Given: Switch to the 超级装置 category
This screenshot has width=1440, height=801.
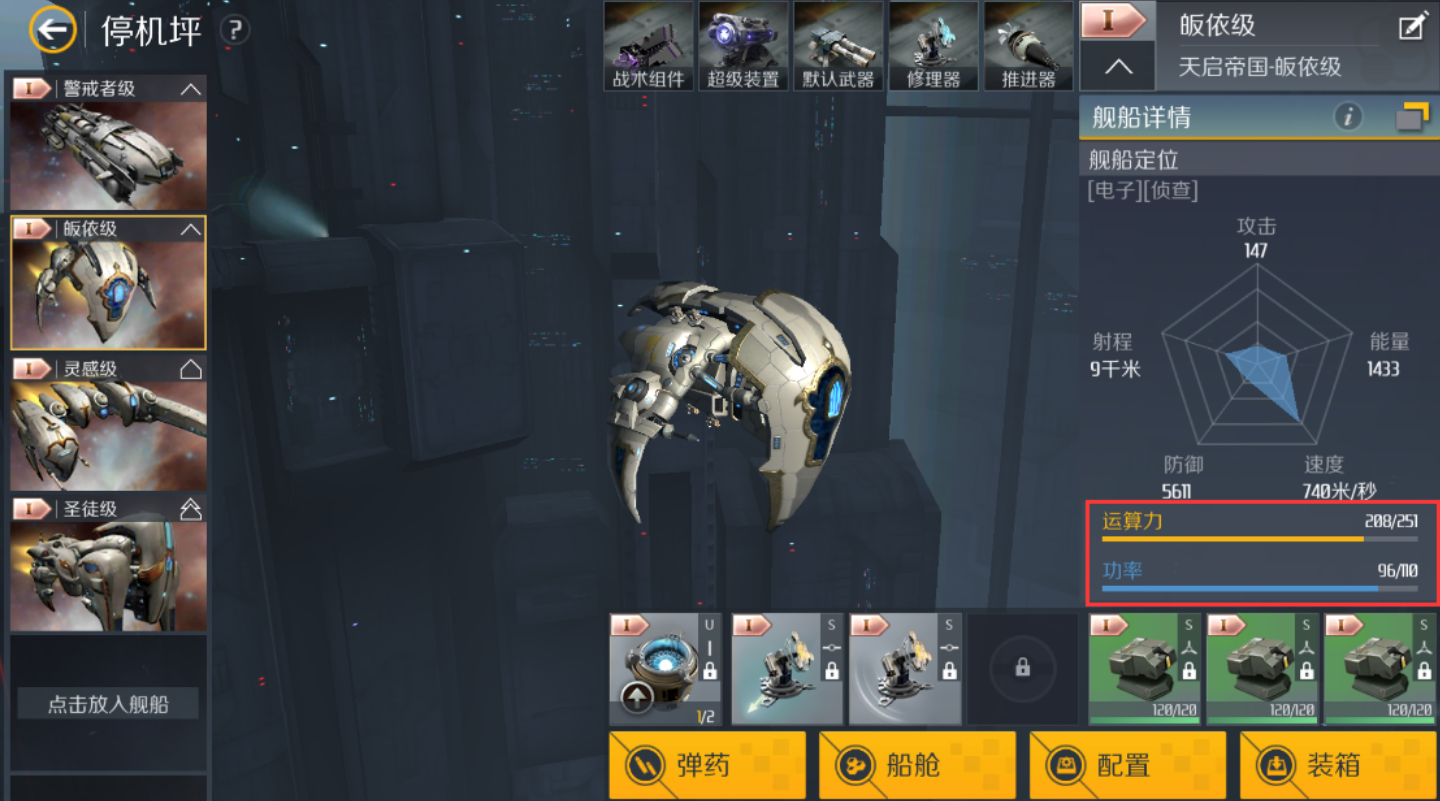Looking at the screenshot, I should coord(743,46).
